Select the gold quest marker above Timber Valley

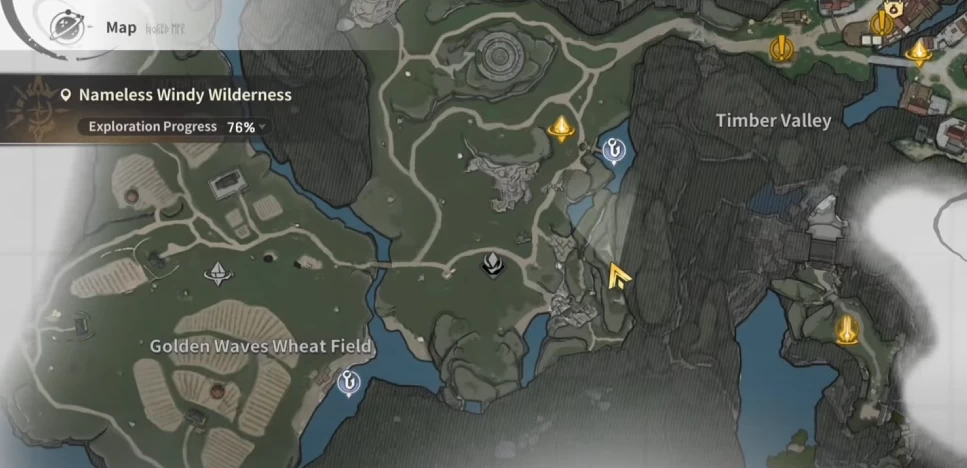[x=781, y=47]
